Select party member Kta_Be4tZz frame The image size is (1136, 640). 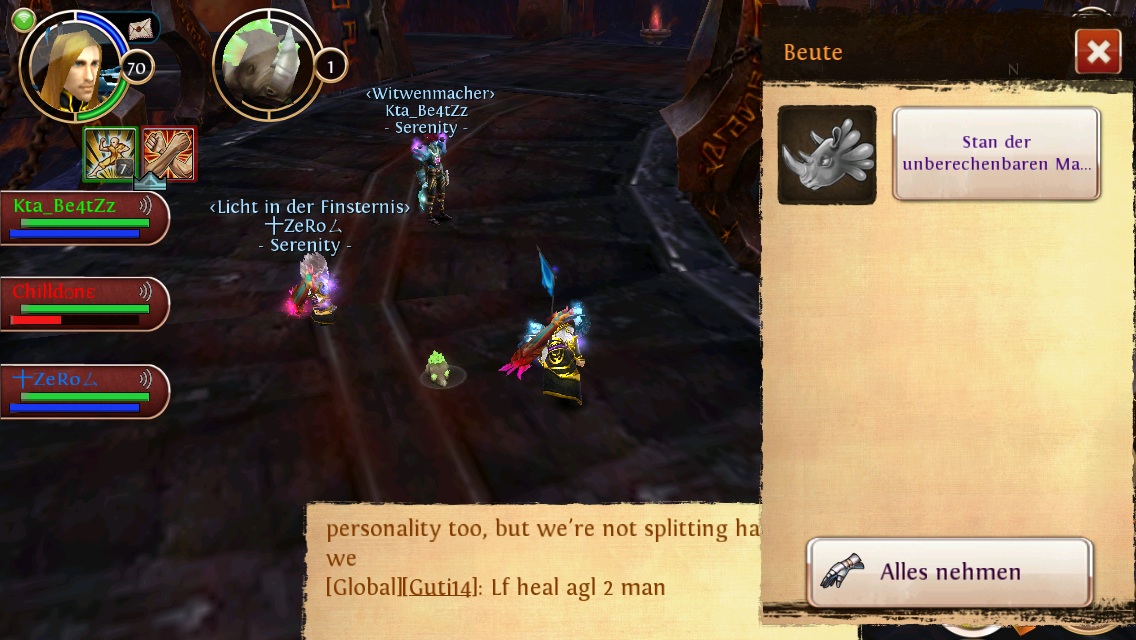pos(82,217)
